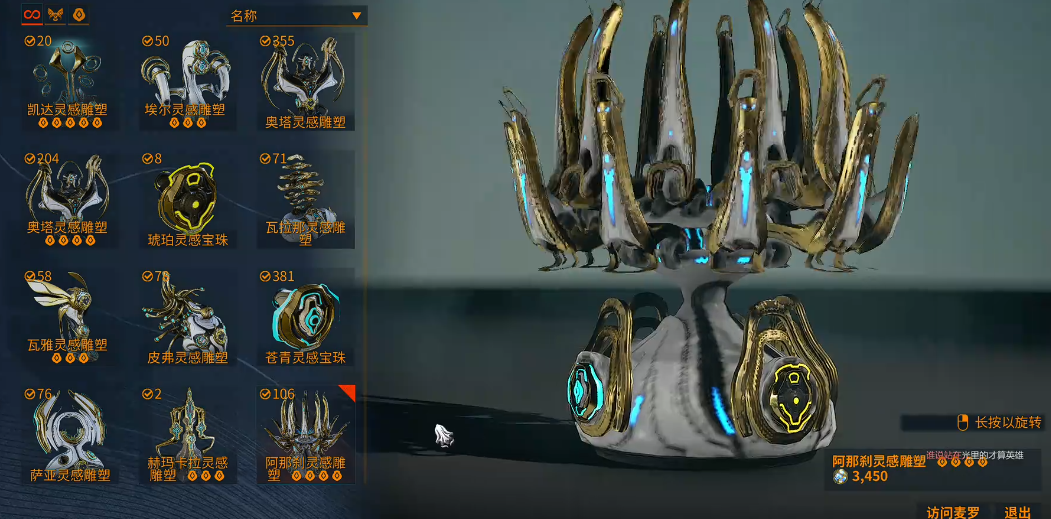Switch to the gem star filter tab
Viewport: 1051px width, 519px height.
point(80,15)
